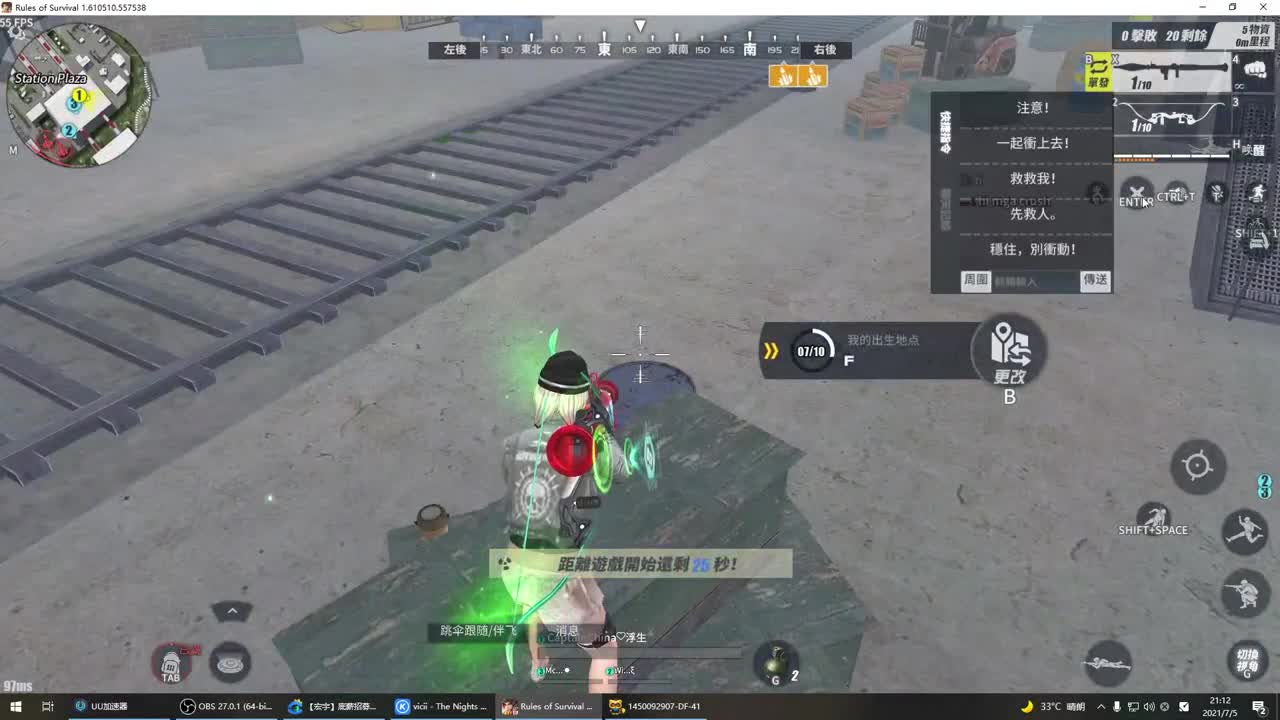Switch to the 消息 messages tab
Screen dimensions: 1280x720
pos(570,632)
